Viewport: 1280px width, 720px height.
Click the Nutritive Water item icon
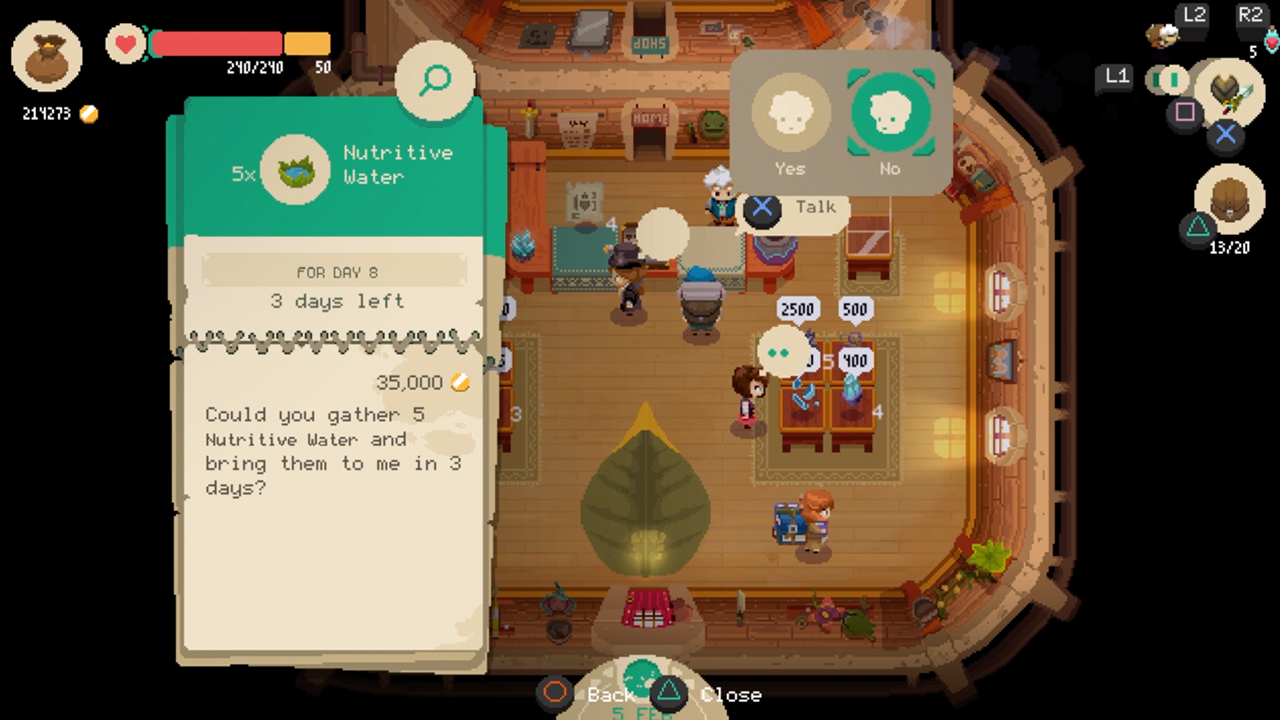(295, 170)
